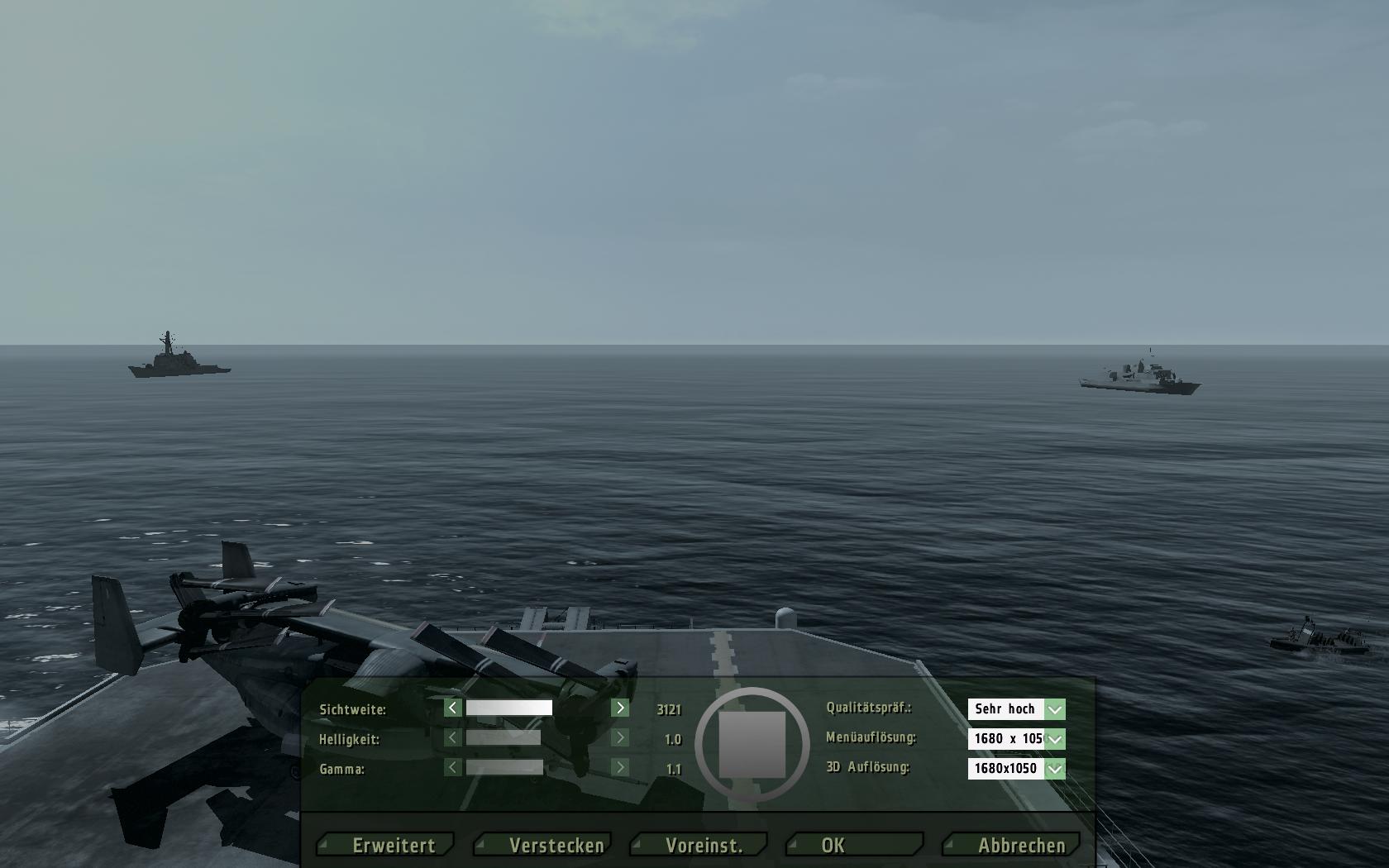
Task: Restore defaults with Voreinst. button
Action: coord(701,845)
